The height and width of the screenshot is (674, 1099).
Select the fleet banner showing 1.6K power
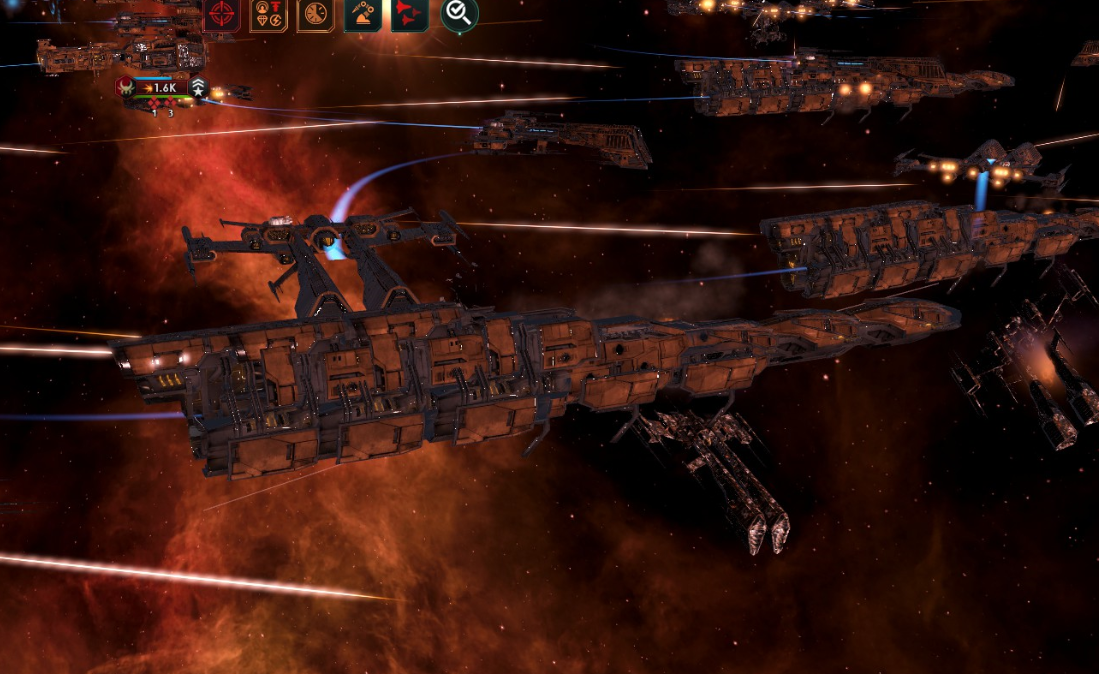pyautogui.click(x=160, y=88)
